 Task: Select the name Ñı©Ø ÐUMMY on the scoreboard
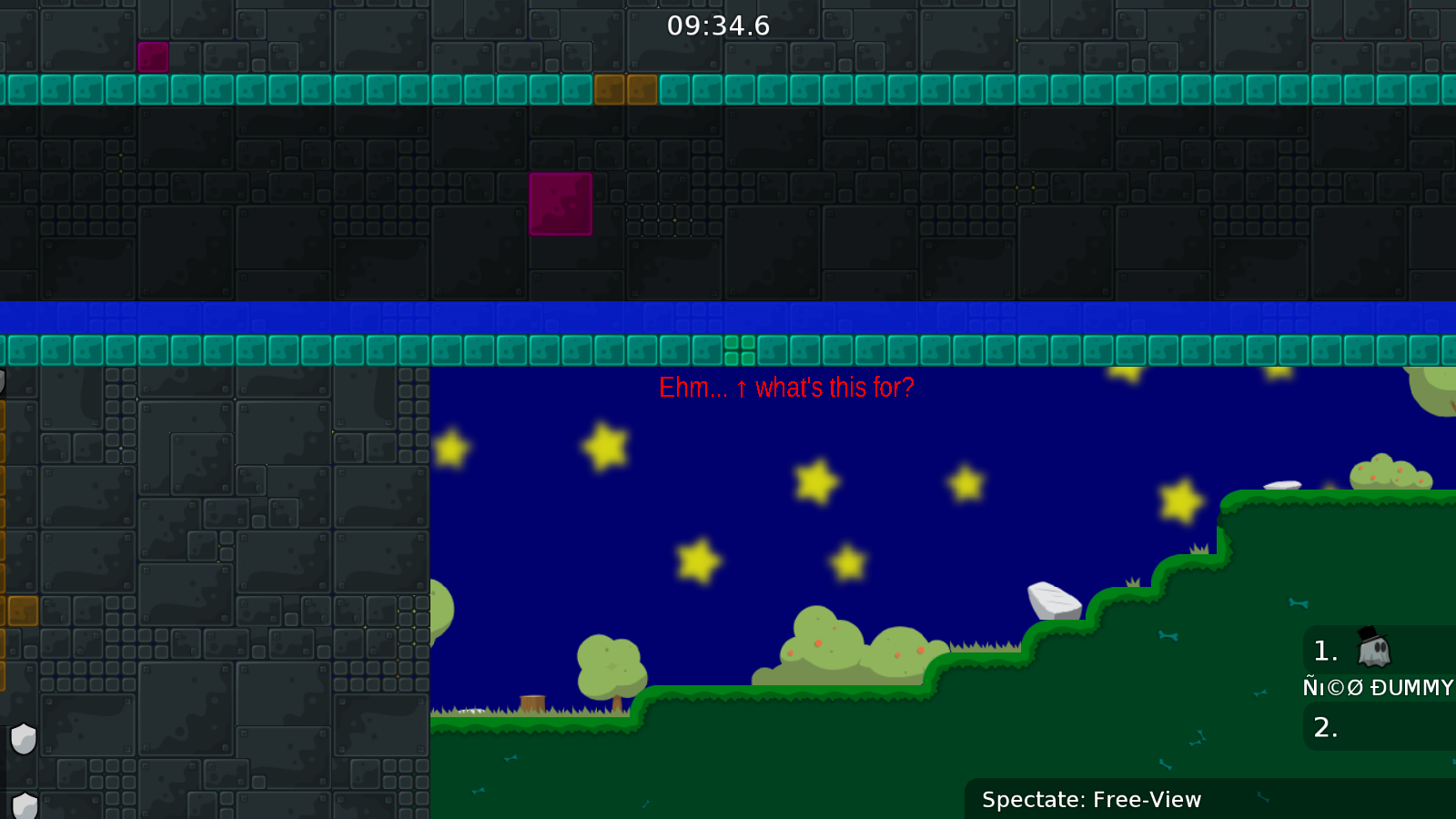pos(1376,689)
